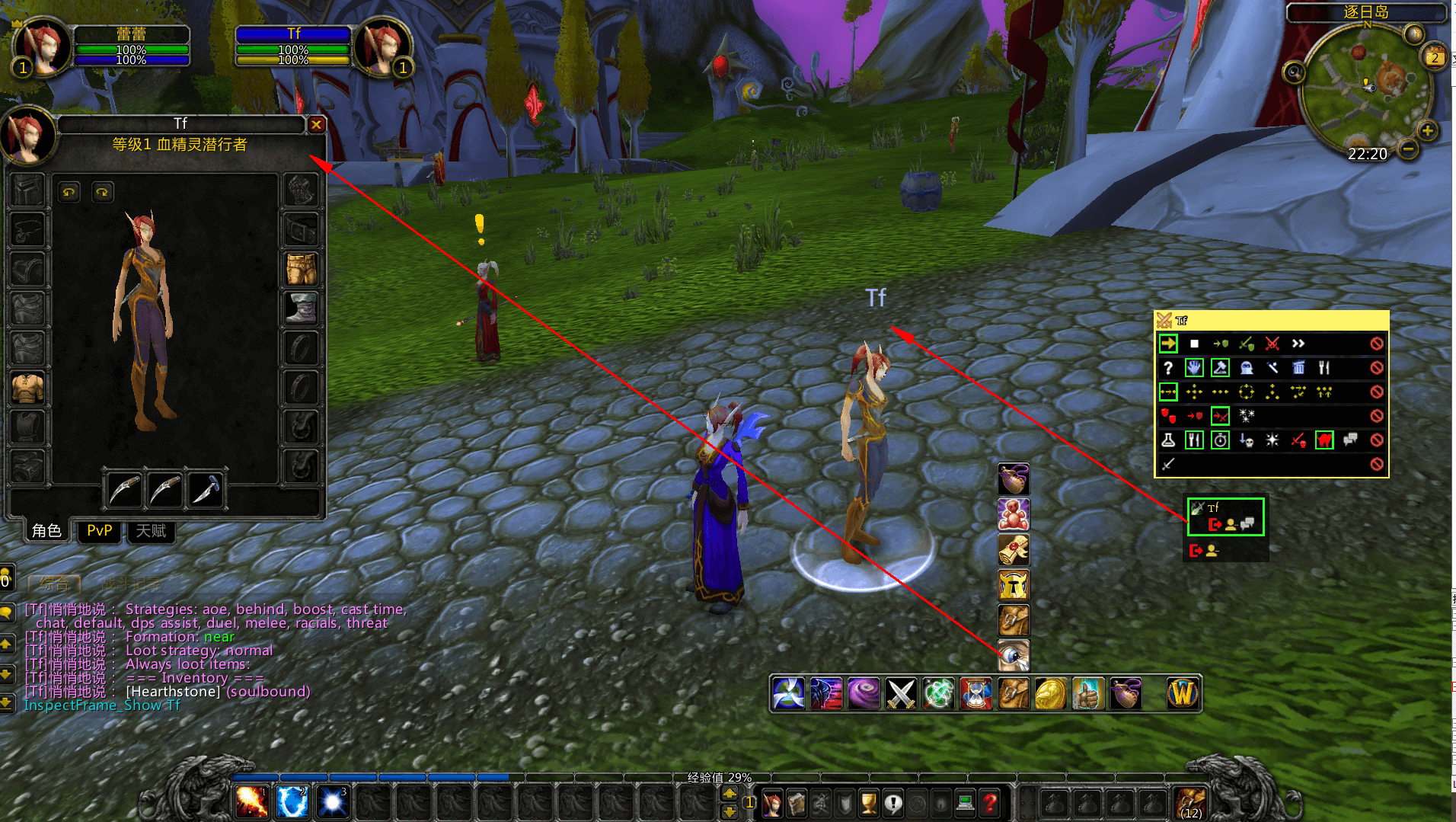Click the eye icon in the vertical bar
The width and height of the screenshot is (1456, 822).
1014,654
